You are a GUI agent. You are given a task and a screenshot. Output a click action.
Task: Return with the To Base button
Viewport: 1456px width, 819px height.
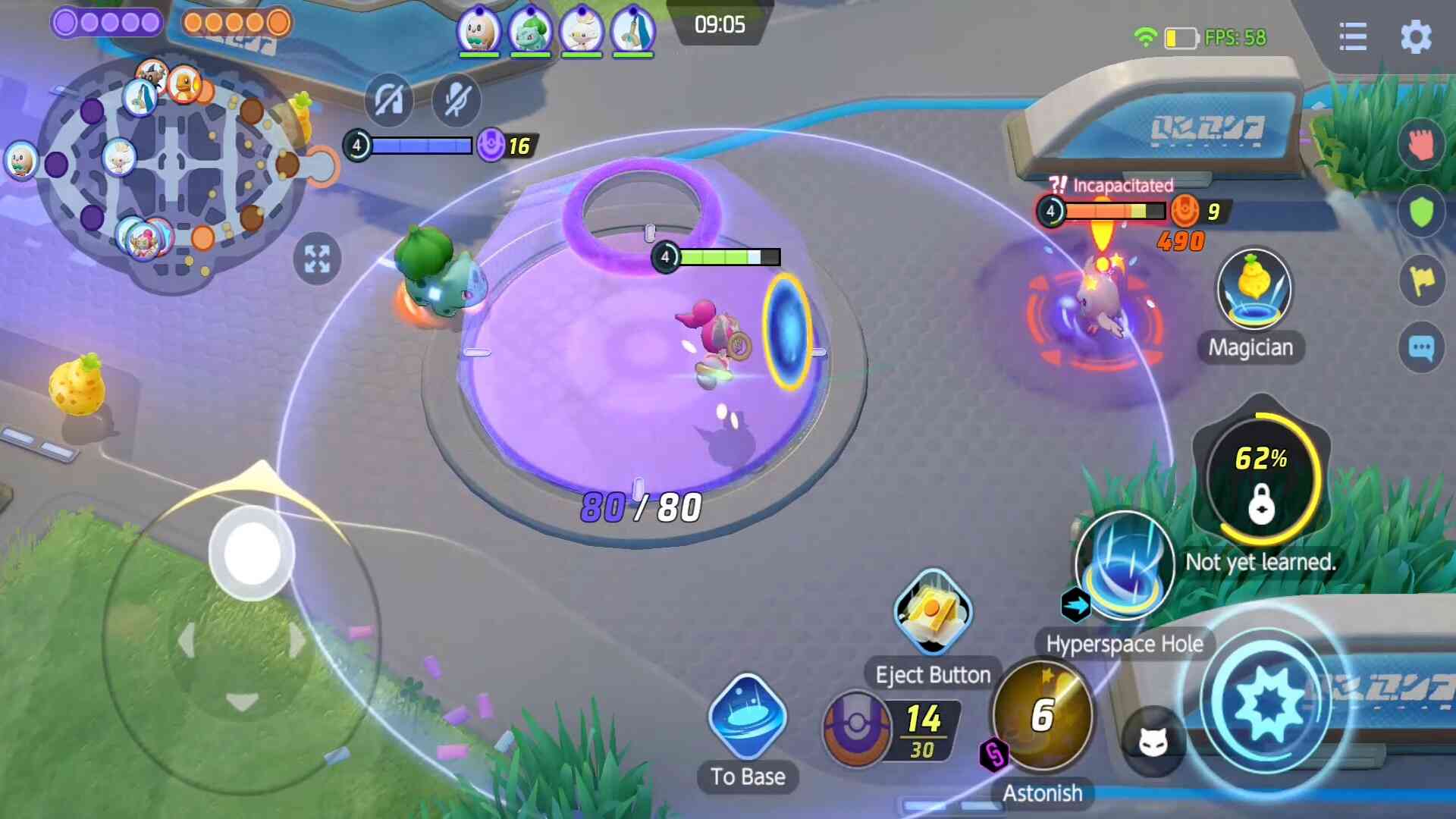747,718
